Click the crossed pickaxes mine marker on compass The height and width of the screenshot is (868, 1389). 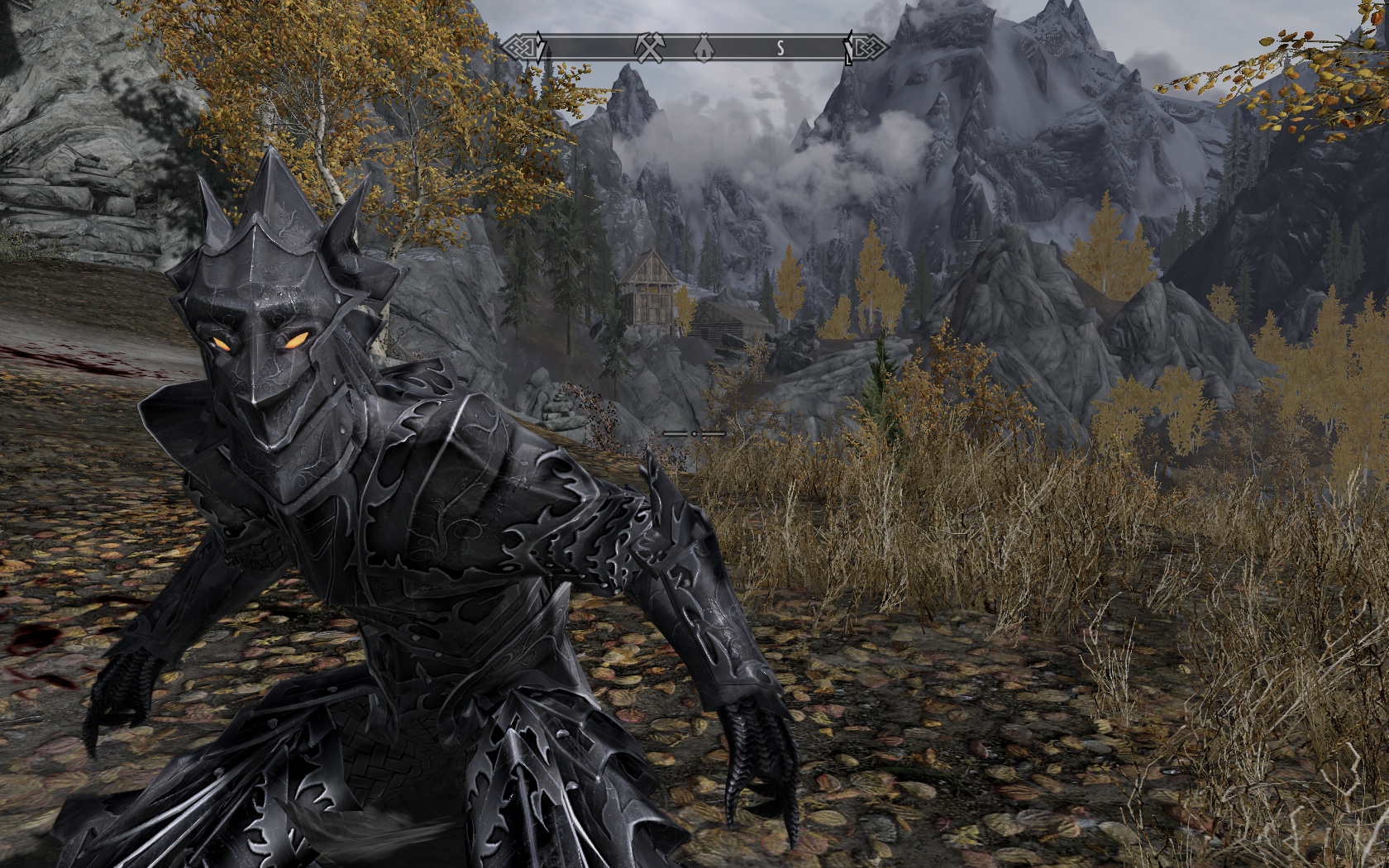(x=650, y=48)
